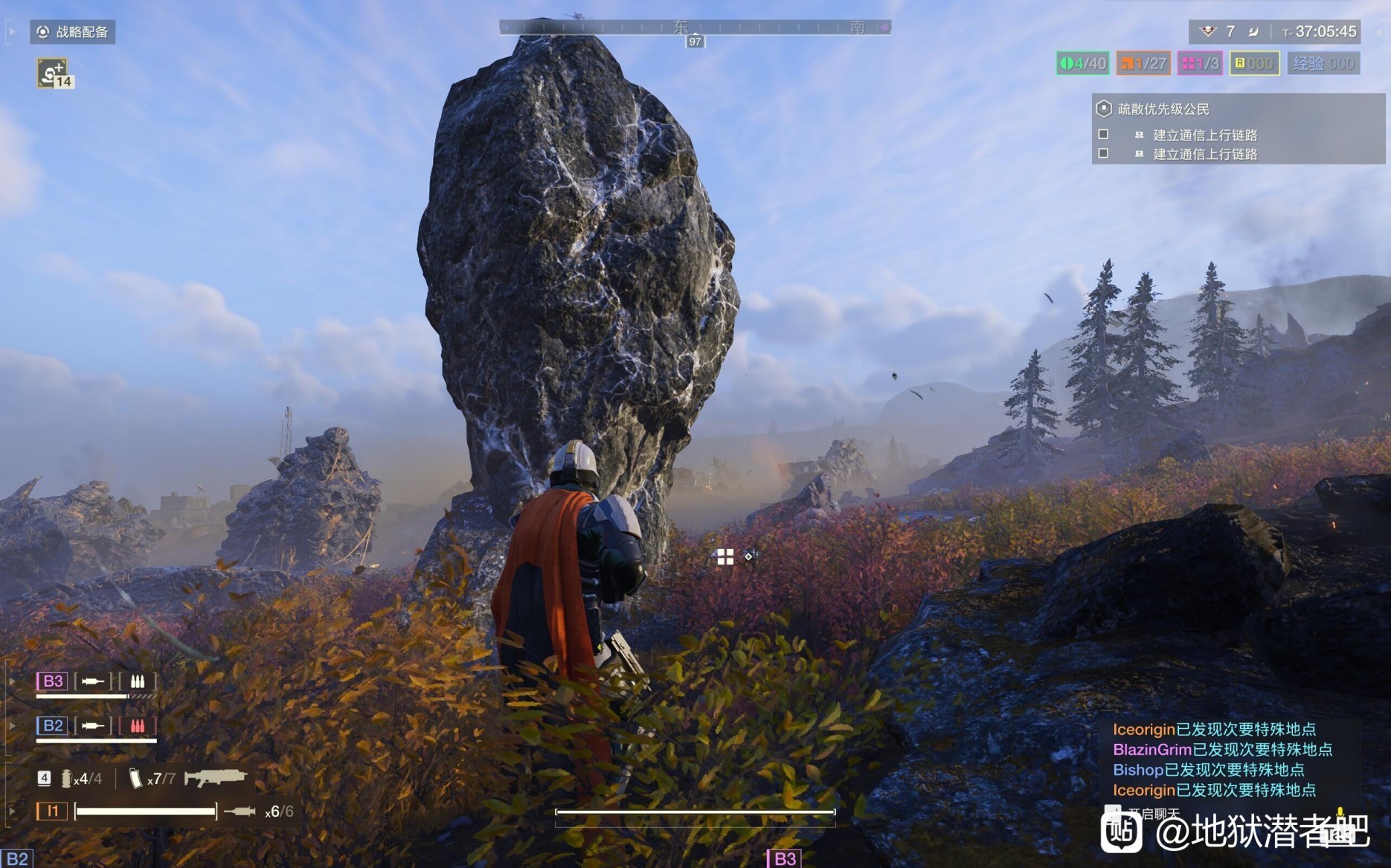Click your stim syringe icon beside x6/6
The image size is (1391, 868).
coord(240,811)
